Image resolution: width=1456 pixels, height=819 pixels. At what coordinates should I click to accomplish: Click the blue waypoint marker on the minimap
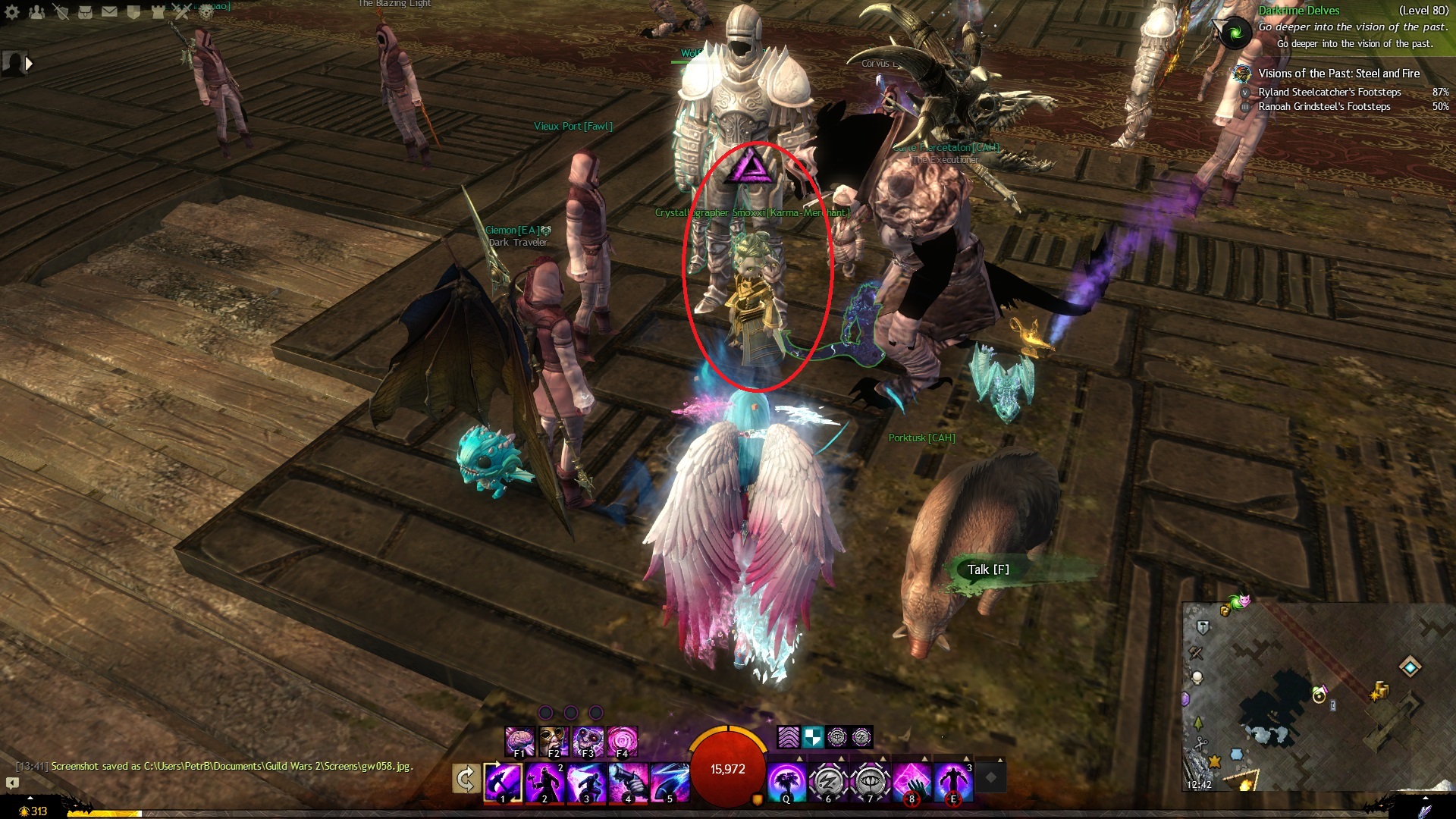(x=1410, y=667)
